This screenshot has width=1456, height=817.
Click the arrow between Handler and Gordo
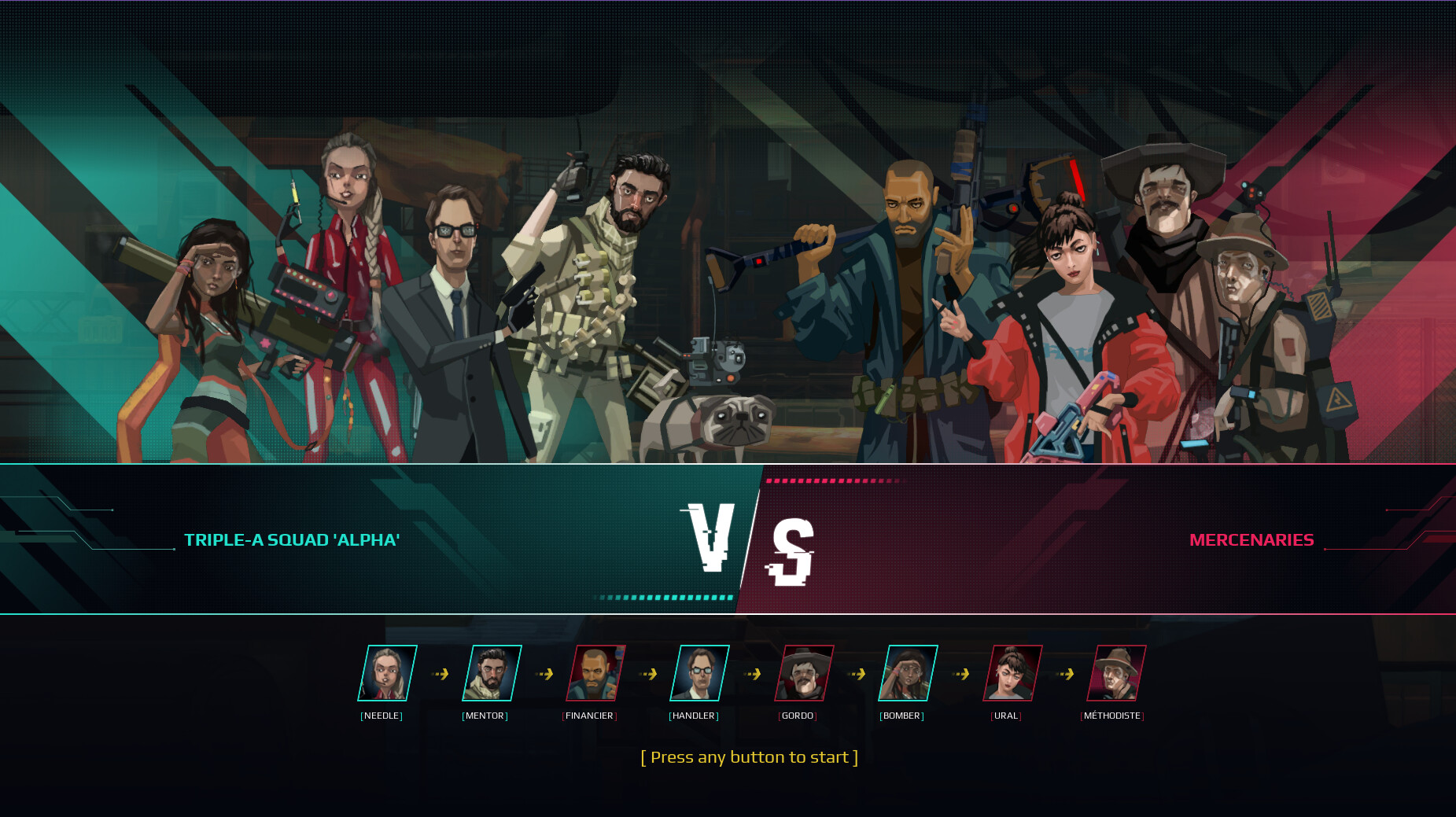(x=751, y=673)
